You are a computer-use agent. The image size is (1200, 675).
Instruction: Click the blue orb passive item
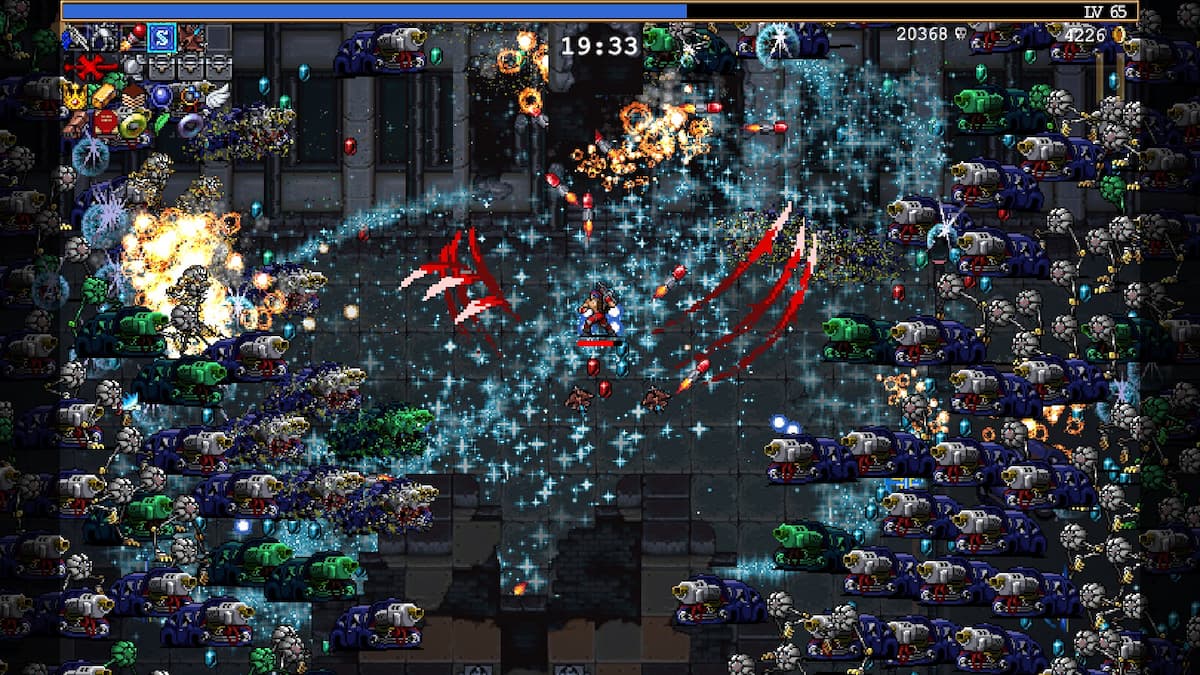tap(161, 96)
